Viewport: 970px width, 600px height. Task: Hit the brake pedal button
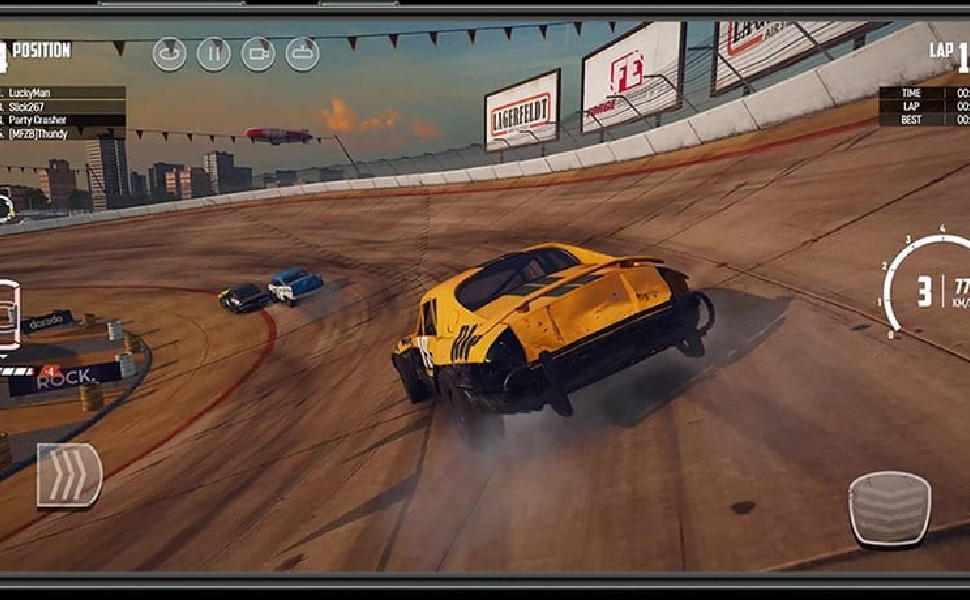[x=889, y=509]
